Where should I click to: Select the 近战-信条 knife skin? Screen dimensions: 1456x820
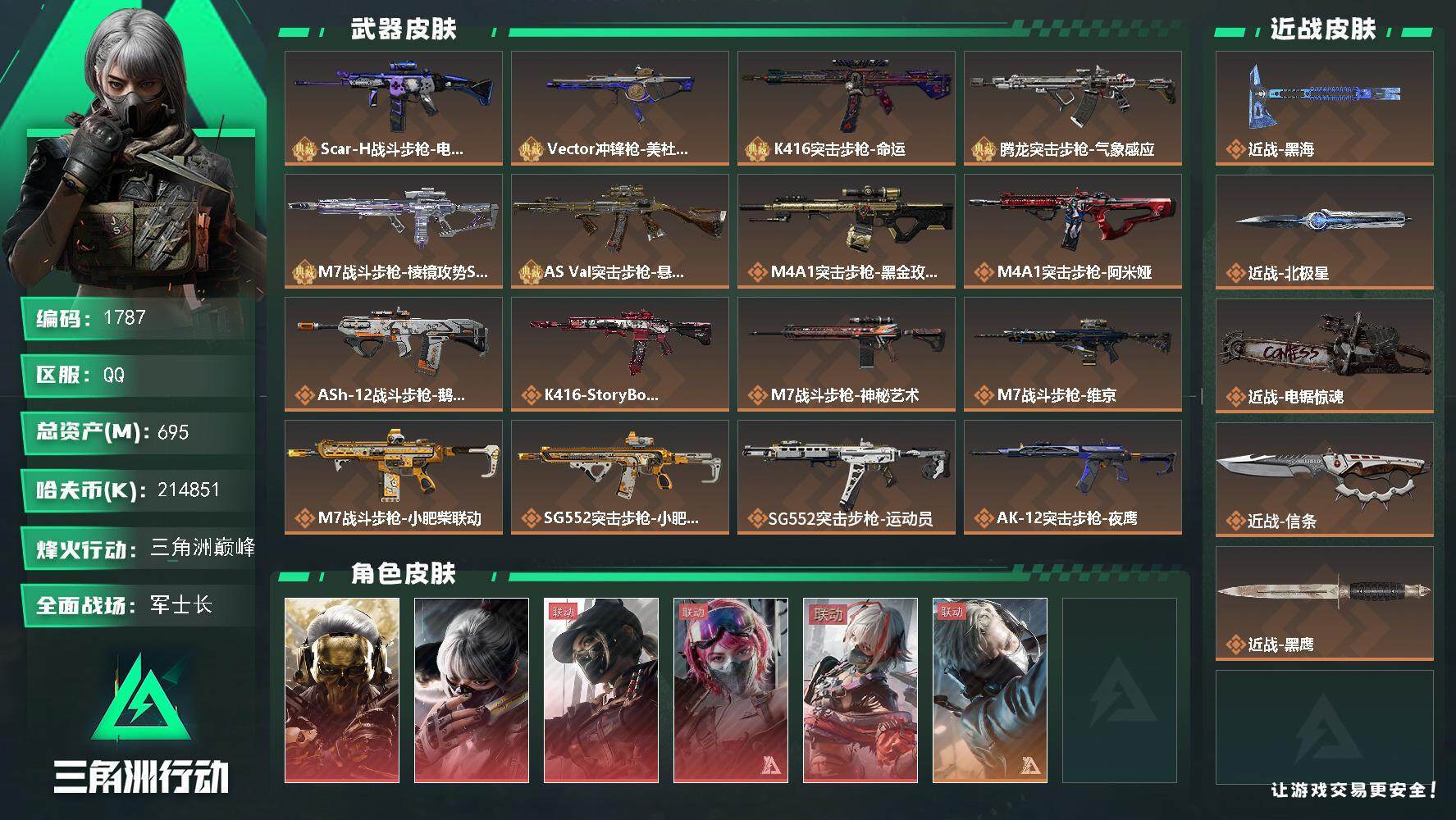pyautogui.click(x=1324, y=479)
